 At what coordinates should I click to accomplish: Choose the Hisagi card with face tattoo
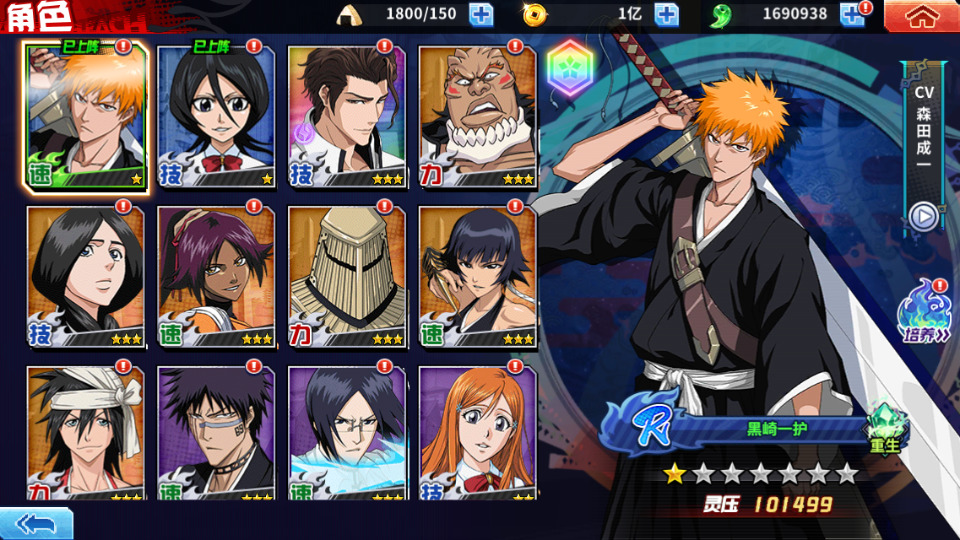[216, 435]
